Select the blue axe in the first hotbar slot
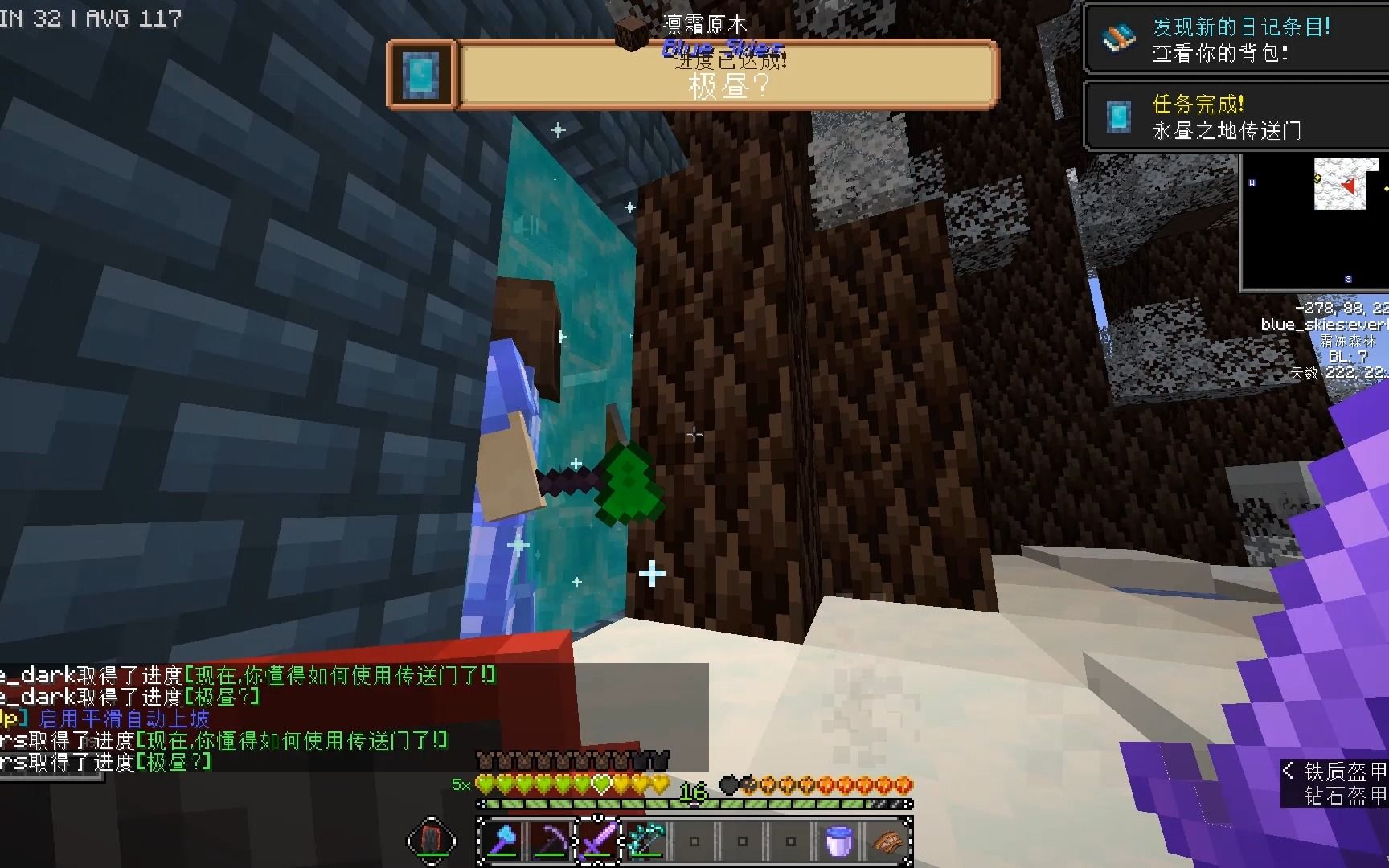1389x868 pixels. pos(502,841)
